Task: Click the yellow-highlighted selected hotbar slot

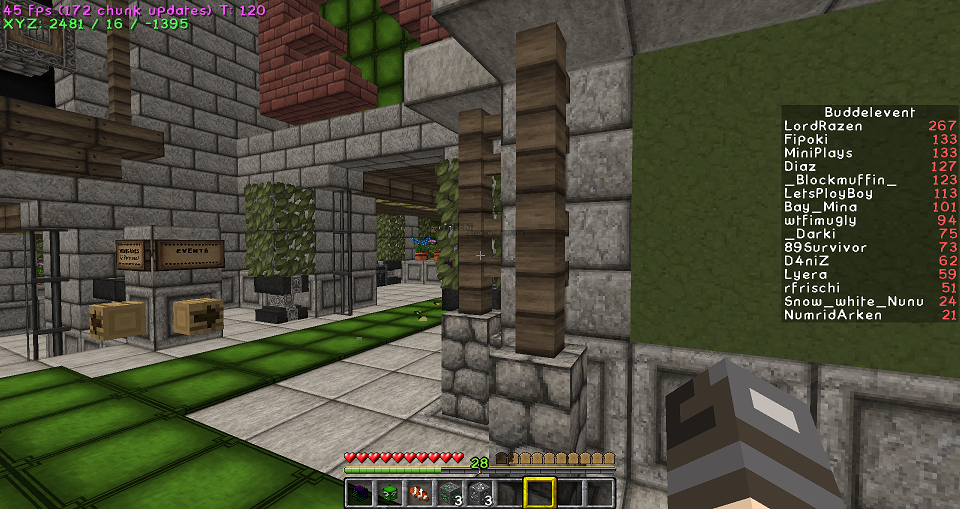Action: coord(540,492)
